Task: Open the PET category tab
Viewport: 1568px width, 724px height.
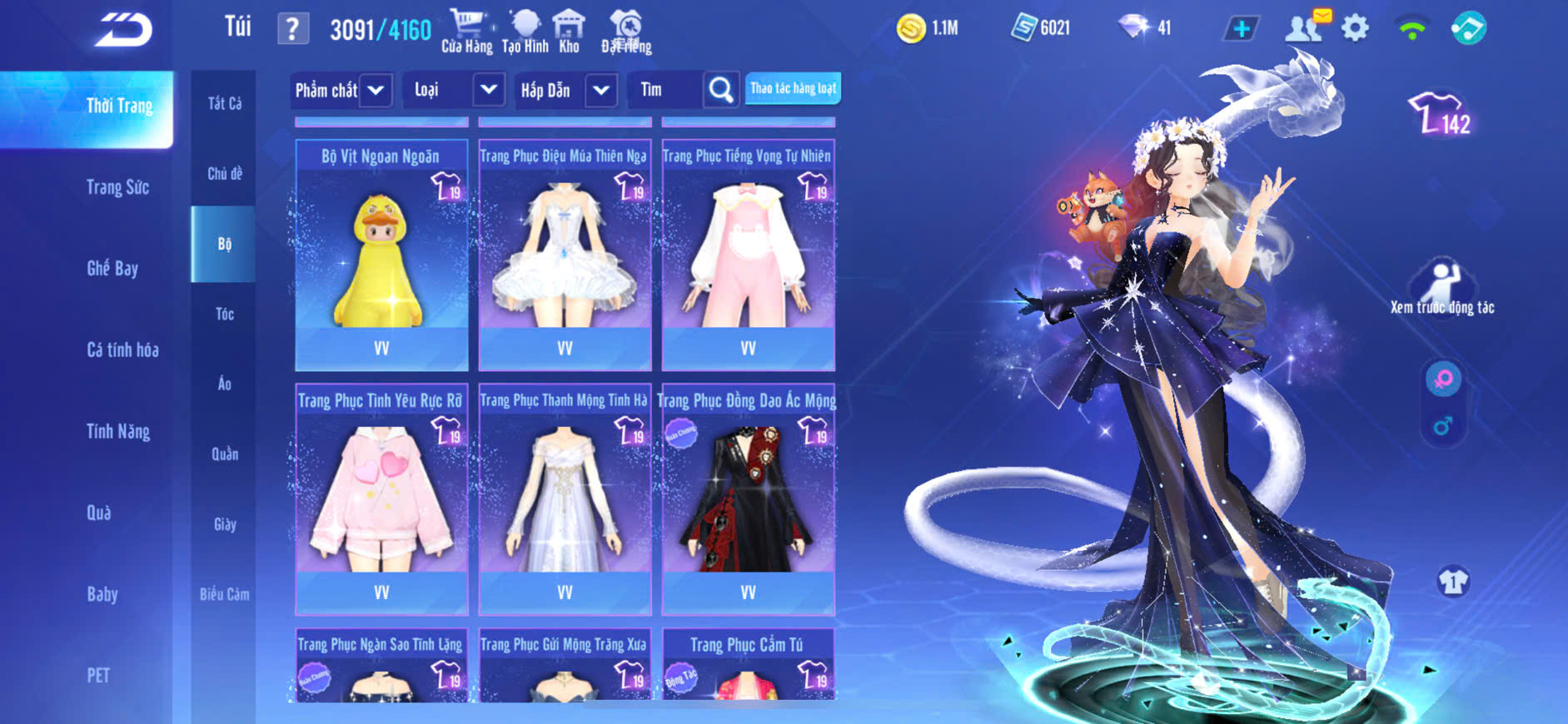Action: [98, 675]
